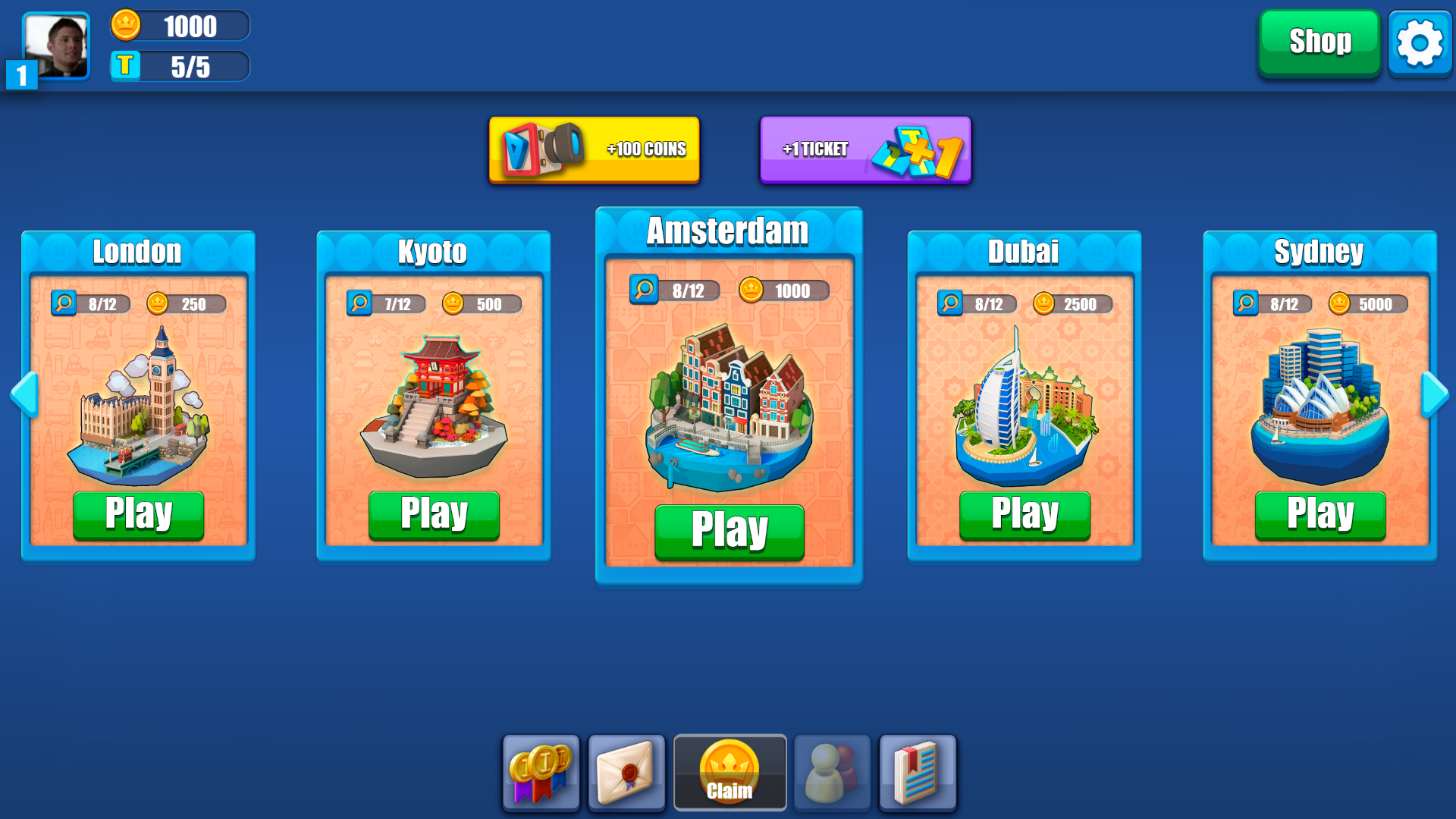Open the Shop
Screen dimensions: 1456x819
[1318, 42]
